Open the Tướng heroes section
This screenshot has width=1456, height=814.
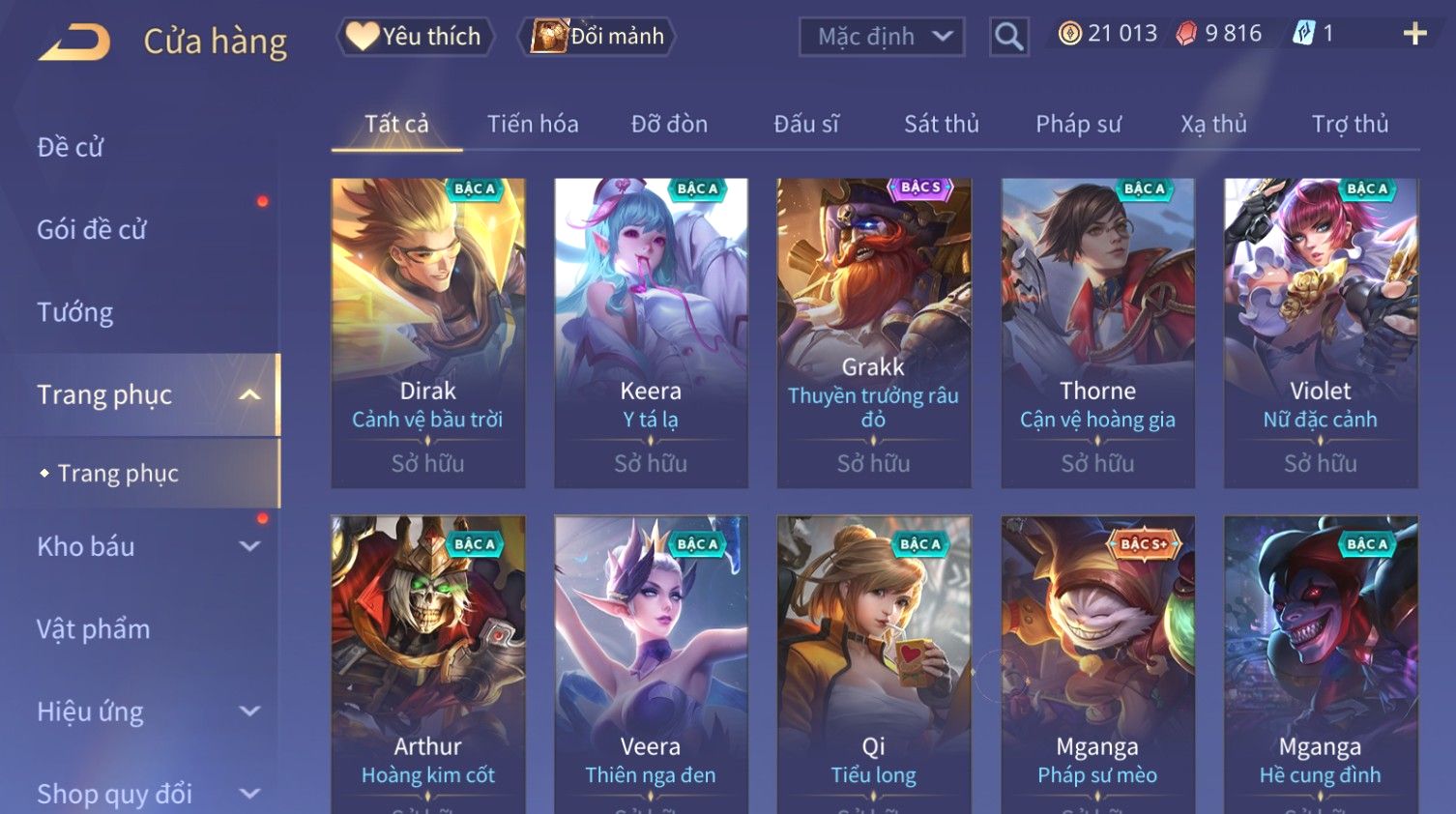75,312
